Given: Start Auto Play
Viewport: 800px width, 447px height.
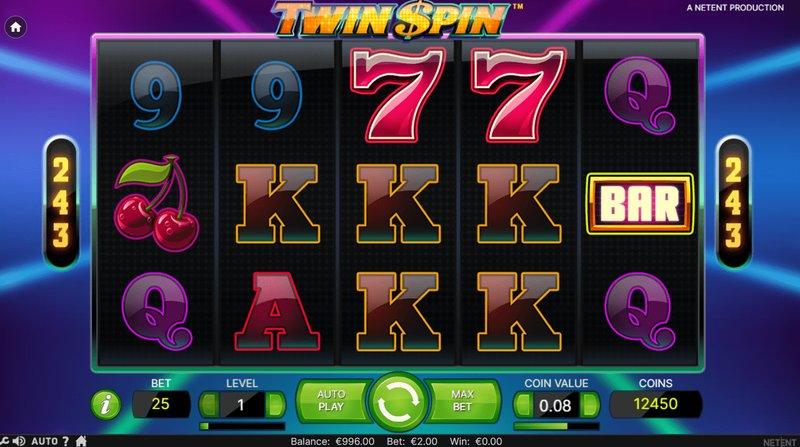Looking at the screenshot, I should [x=331, y=402].
